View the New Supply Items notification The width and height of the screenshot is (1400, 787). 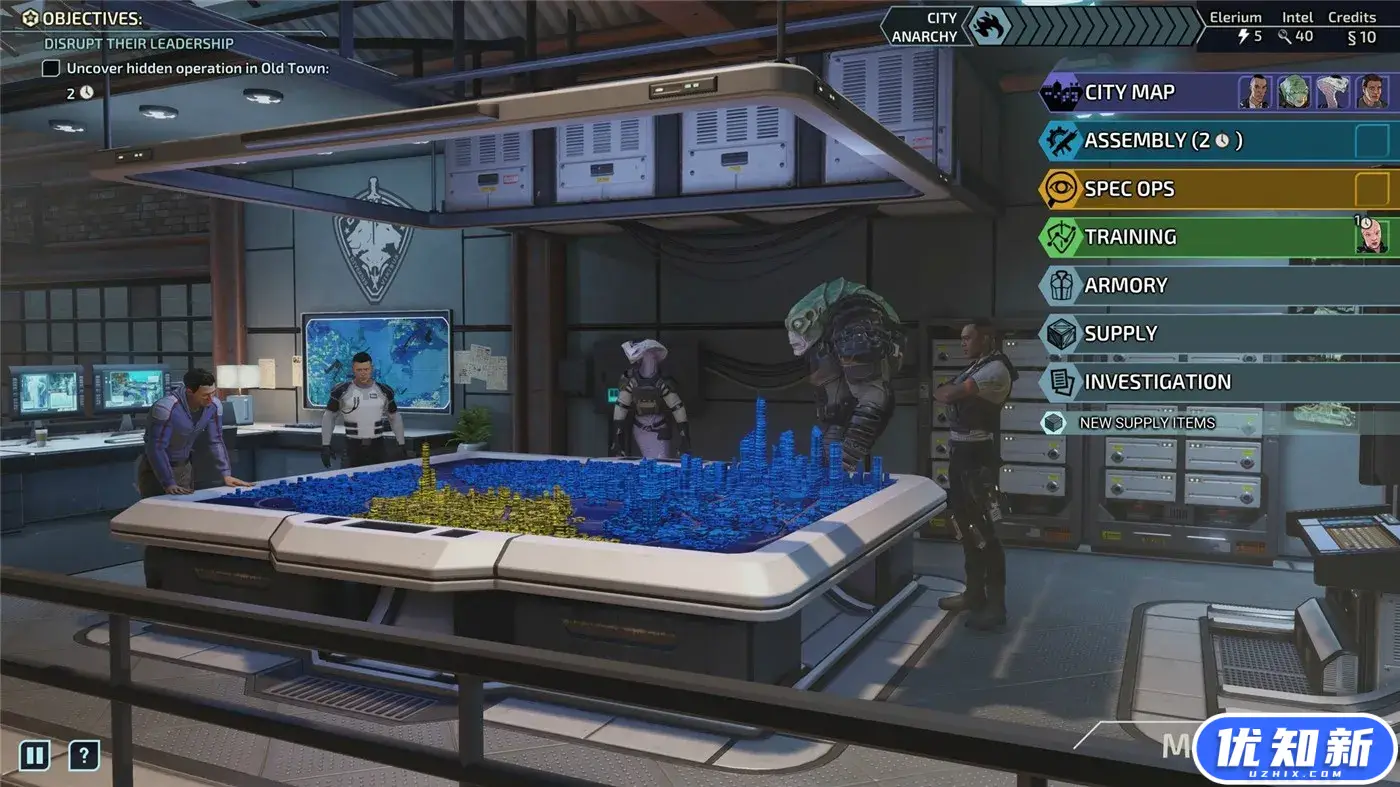click(1146, 423)
